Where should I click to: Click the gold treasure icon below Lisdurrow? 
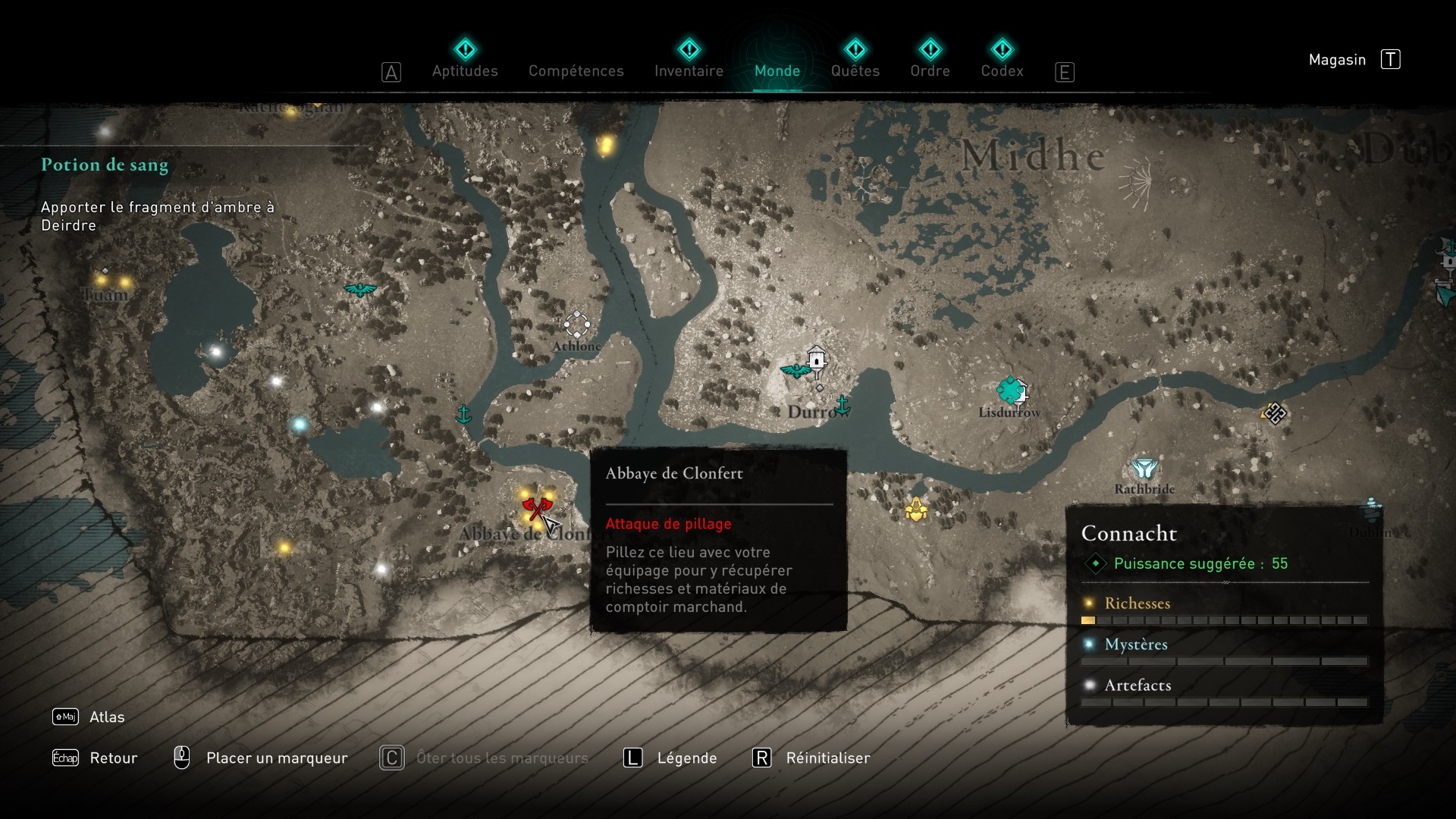tap(918, 510)
